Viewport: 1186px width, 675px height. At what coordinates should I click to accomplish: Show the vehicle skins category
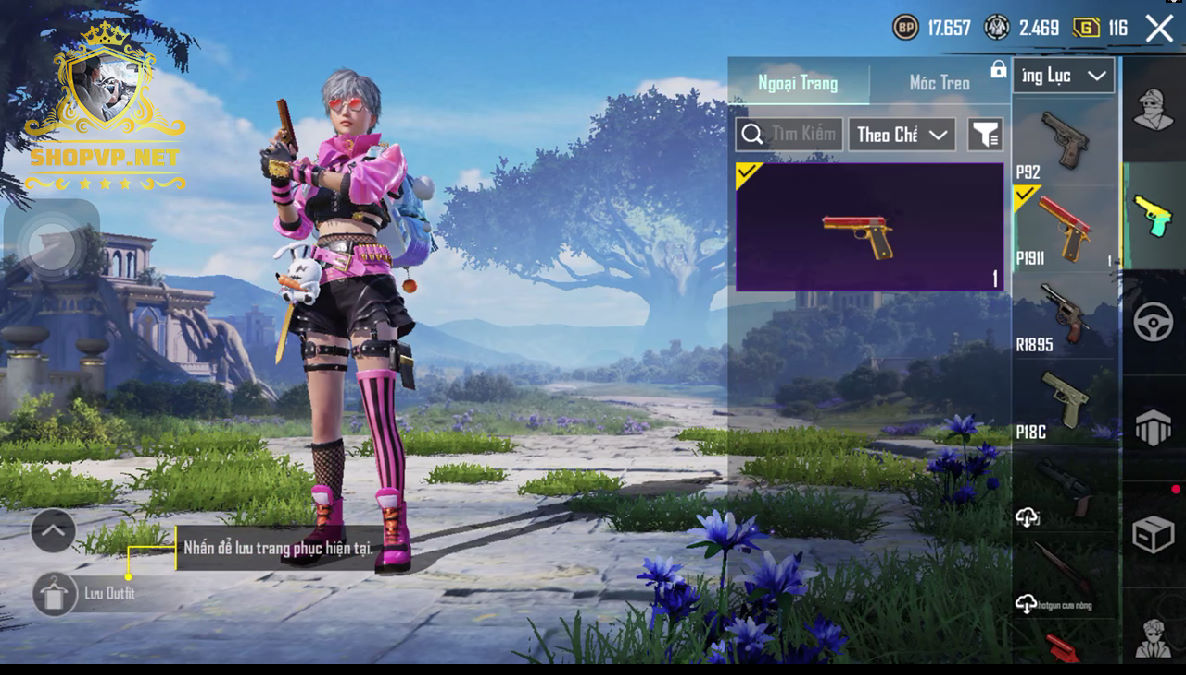pyautogui.click(x=1153, y=322)
